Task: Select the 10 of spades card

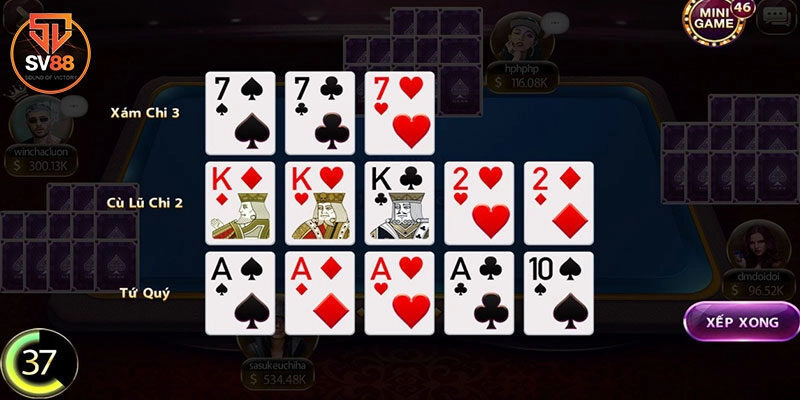Action: point(559,293)
